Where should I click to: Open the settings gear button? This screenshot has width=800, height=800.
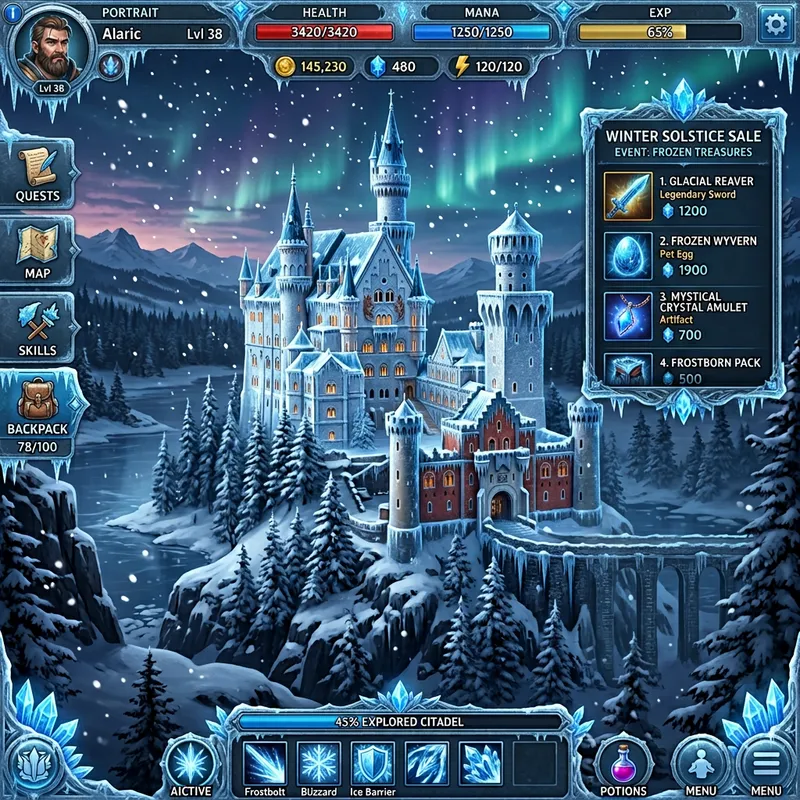pyautogui.click(x=772, y=25)
